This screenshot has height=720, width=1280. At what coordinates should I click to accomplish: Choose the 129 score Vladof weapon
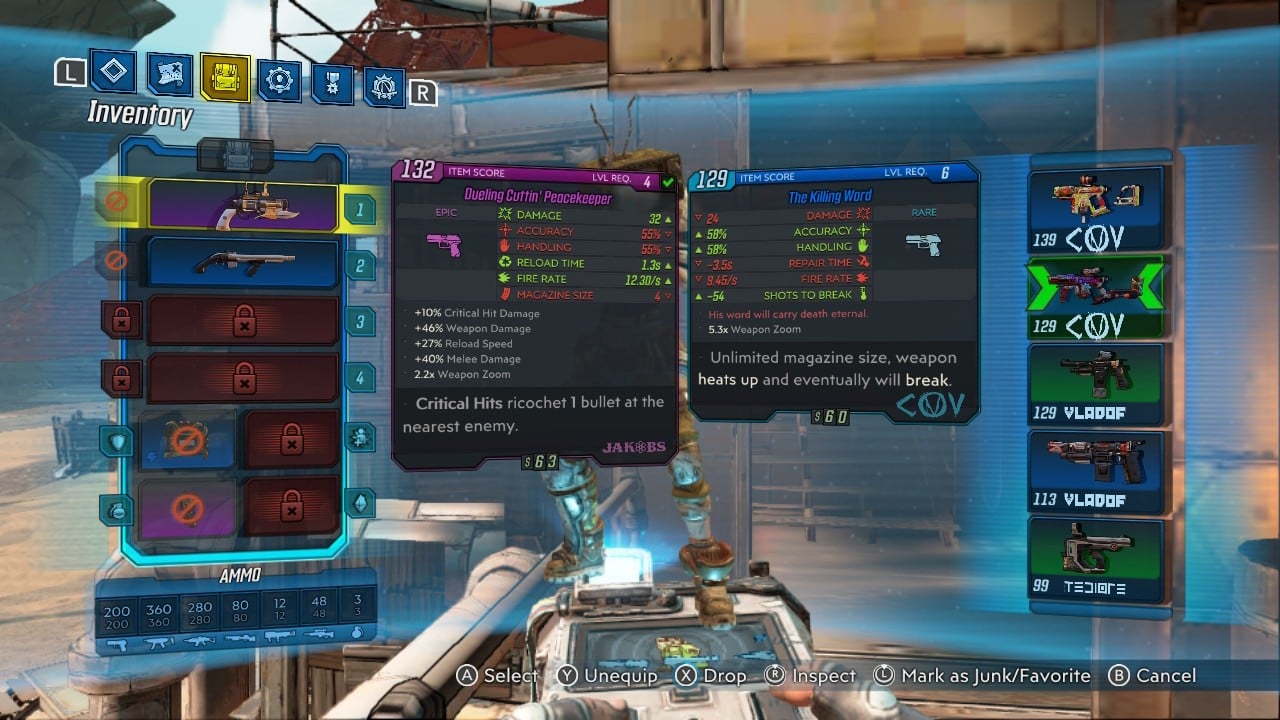(x=1097, y=385)
